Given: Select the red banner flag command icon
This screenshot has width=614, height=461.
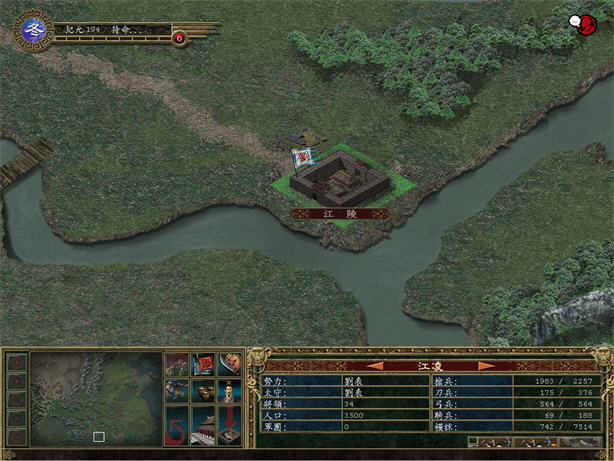Looking at the screenshot, I should coord(203,364).
